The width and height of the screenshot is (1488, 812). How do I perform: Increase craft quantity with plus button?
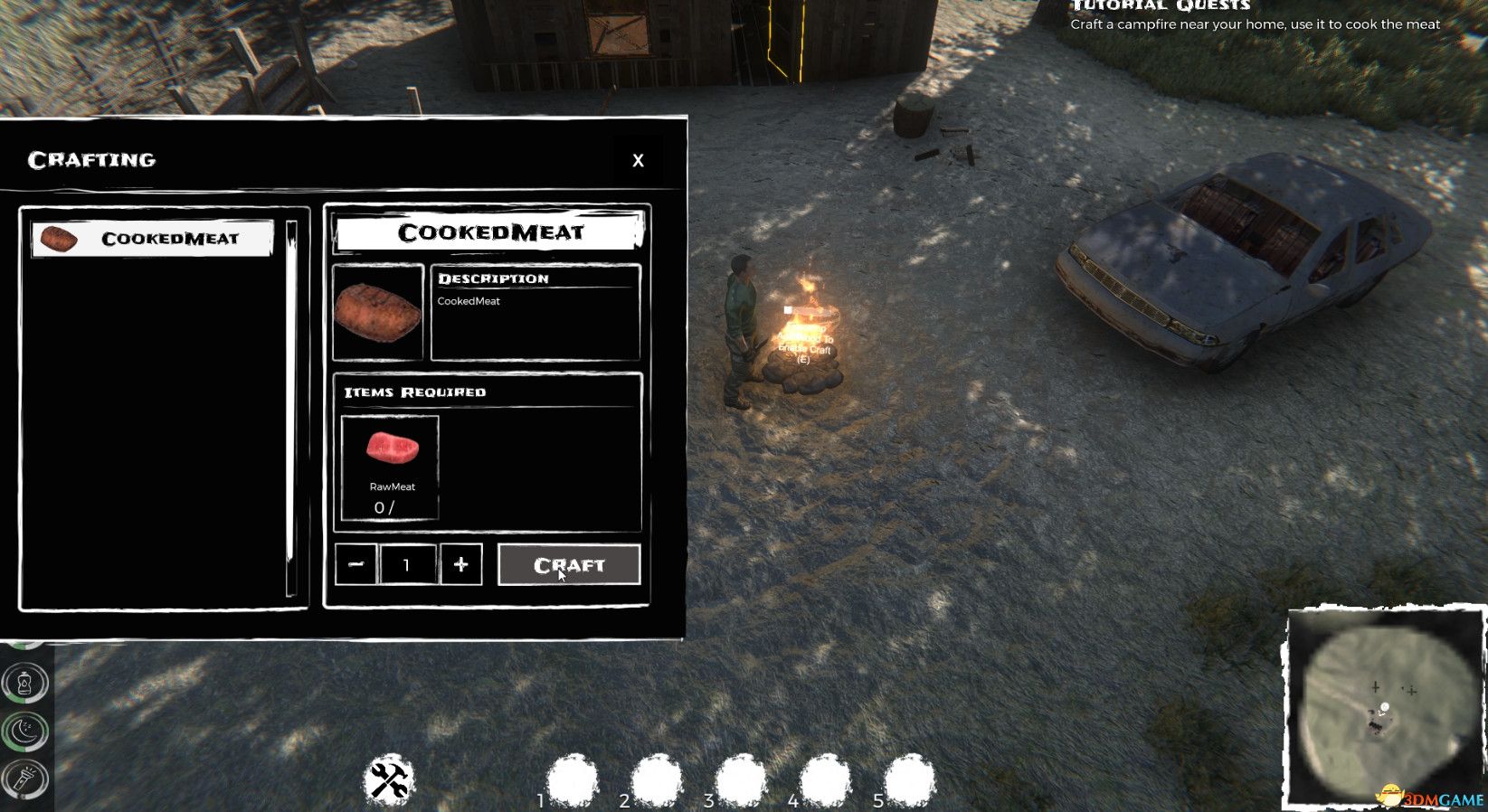461,565
